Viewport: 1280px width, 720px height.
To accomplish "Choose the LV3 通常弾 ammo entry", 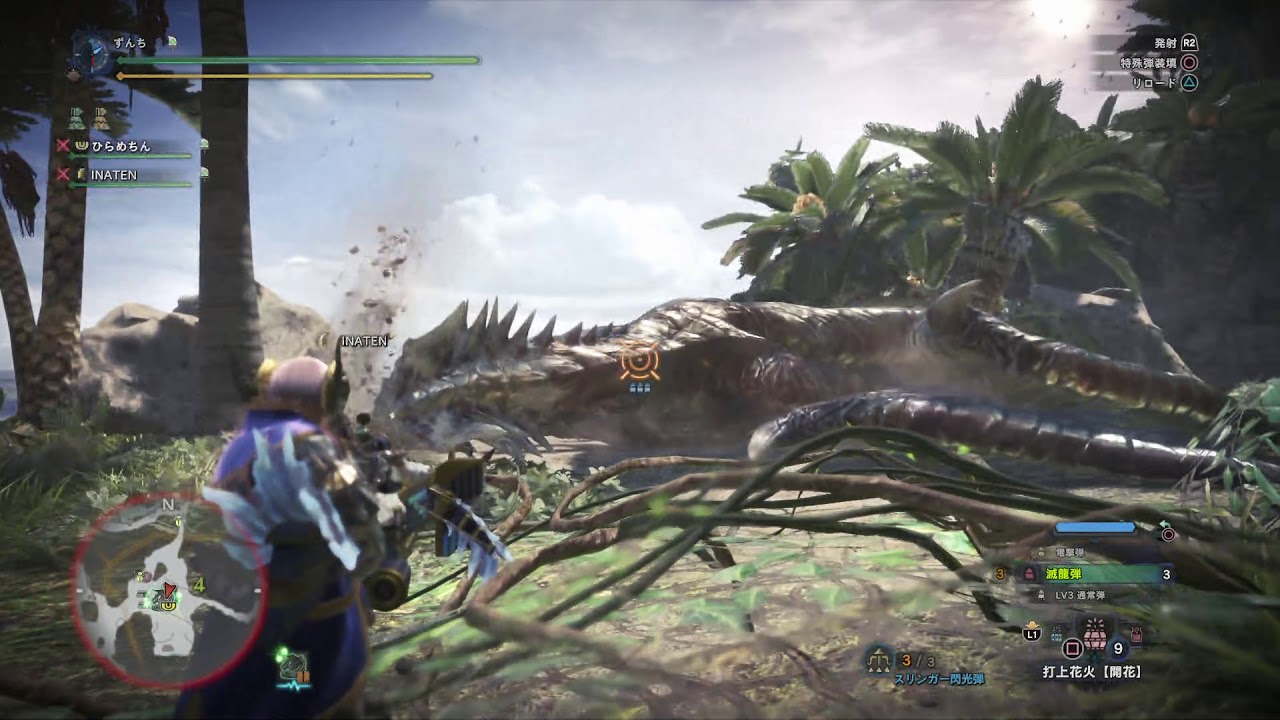I will click(1080, 594).
